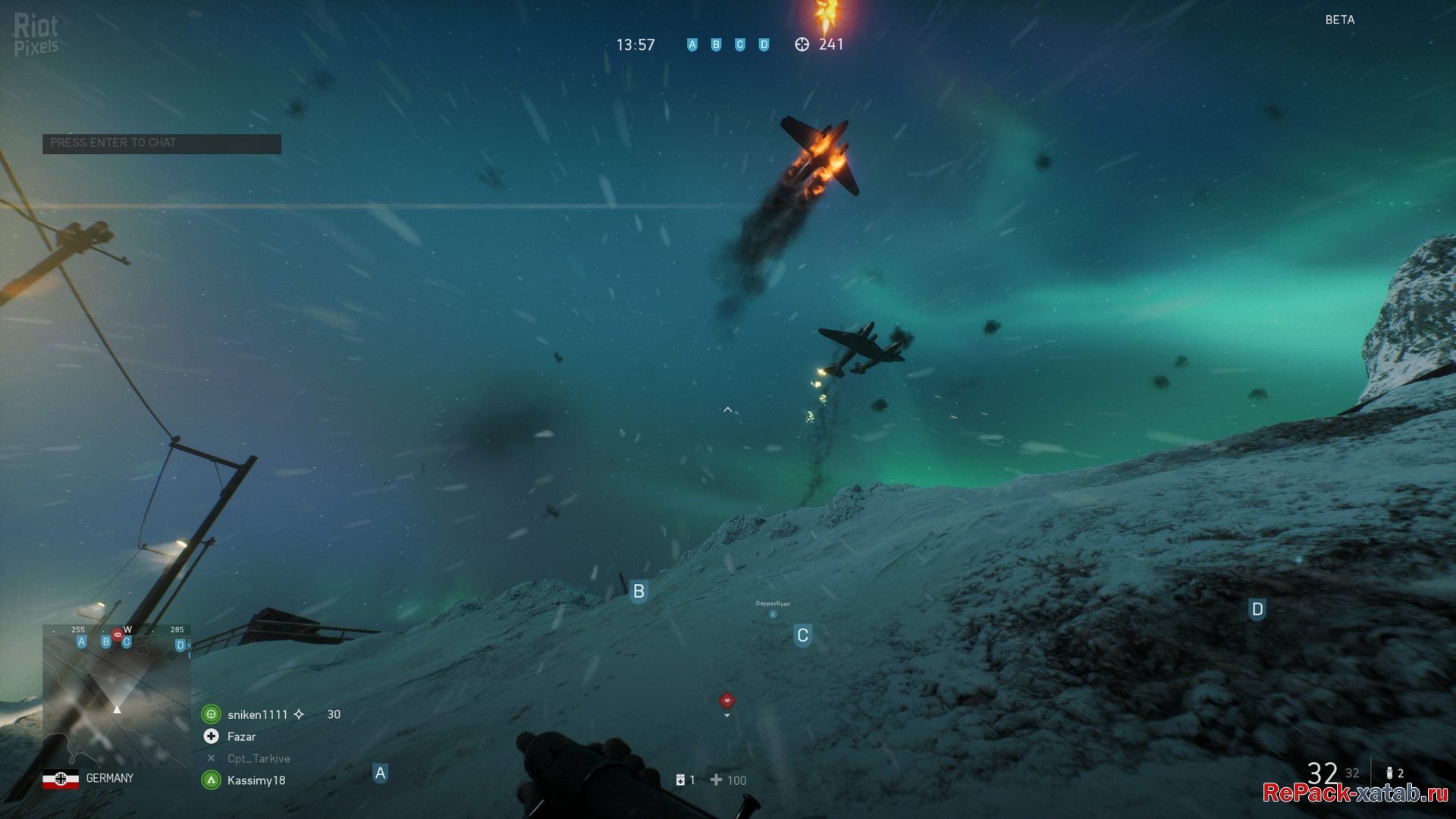
Task: Click the ticket counter crosshair icon
Action: [x=802, y=45]
